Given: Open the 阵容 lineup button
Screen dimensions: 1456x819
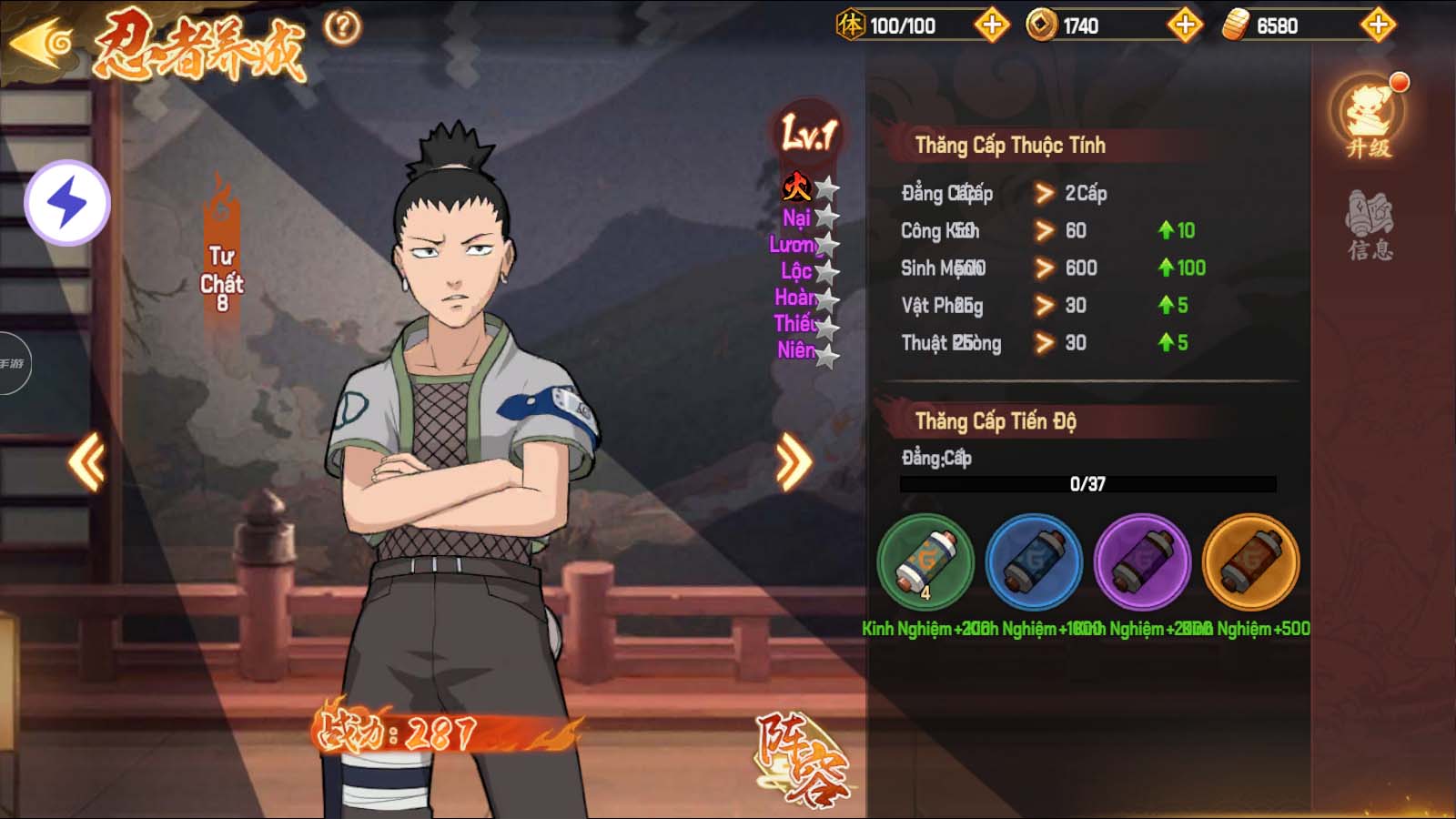Looking at the screenshot, I should [801, 760].
